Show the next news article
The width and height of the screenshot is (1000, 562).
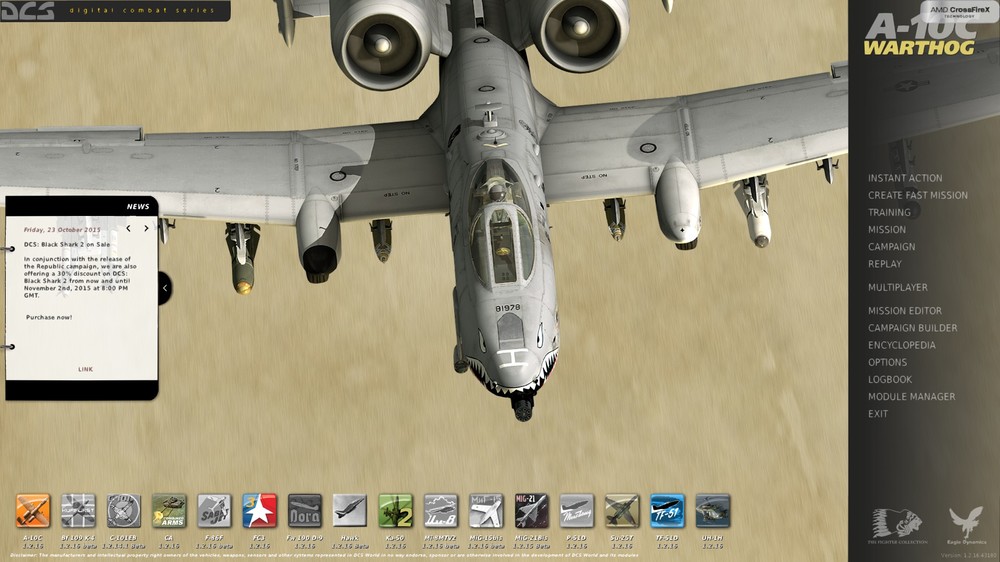(x=146, y=229)
